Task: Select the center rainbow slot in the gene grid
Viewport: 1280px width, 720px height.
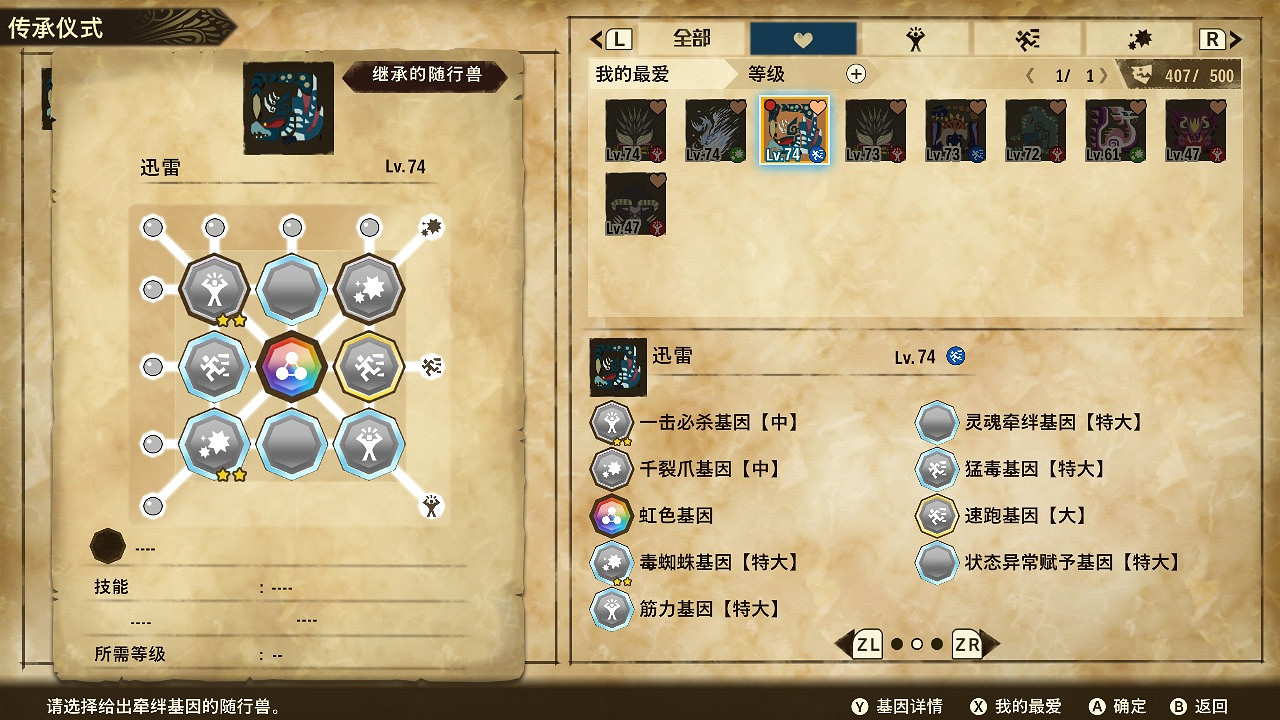Action: 291,363
